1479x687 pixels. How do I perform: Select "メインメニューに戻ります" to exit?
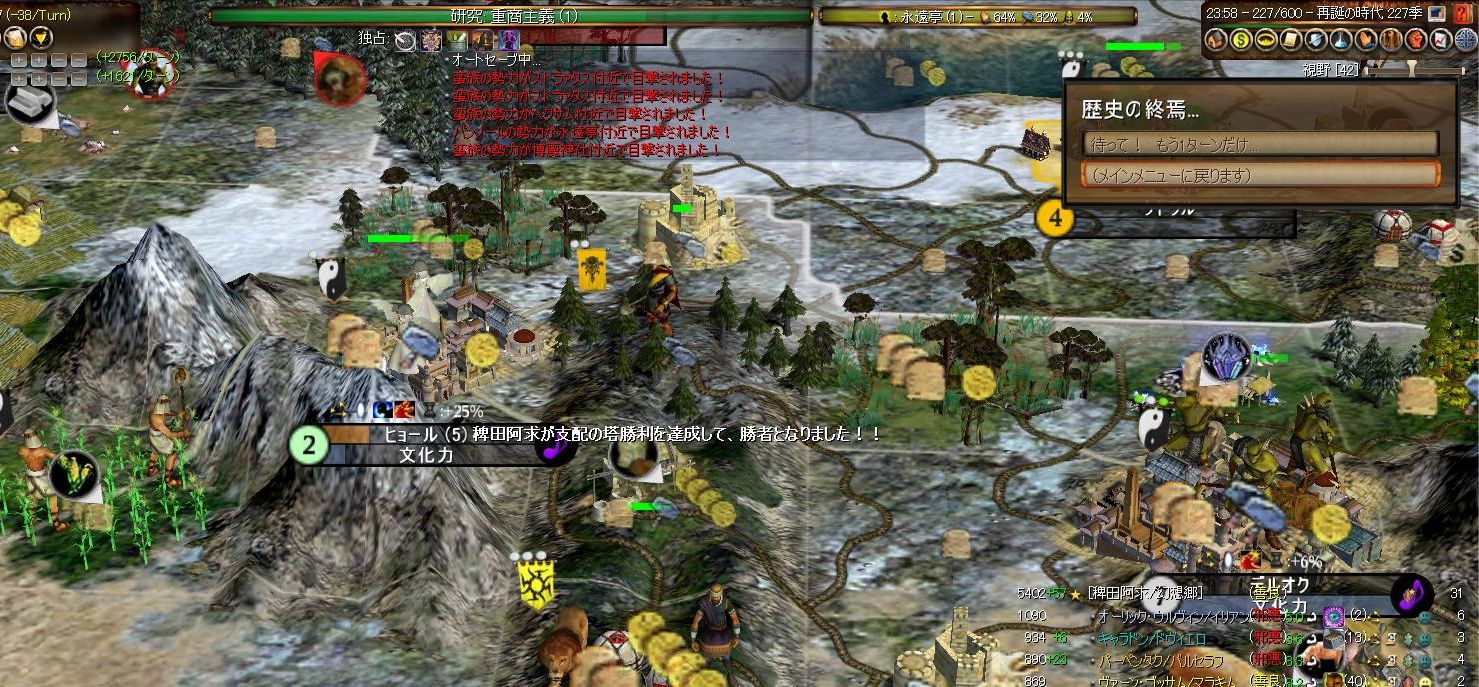tap(1260, 175)
